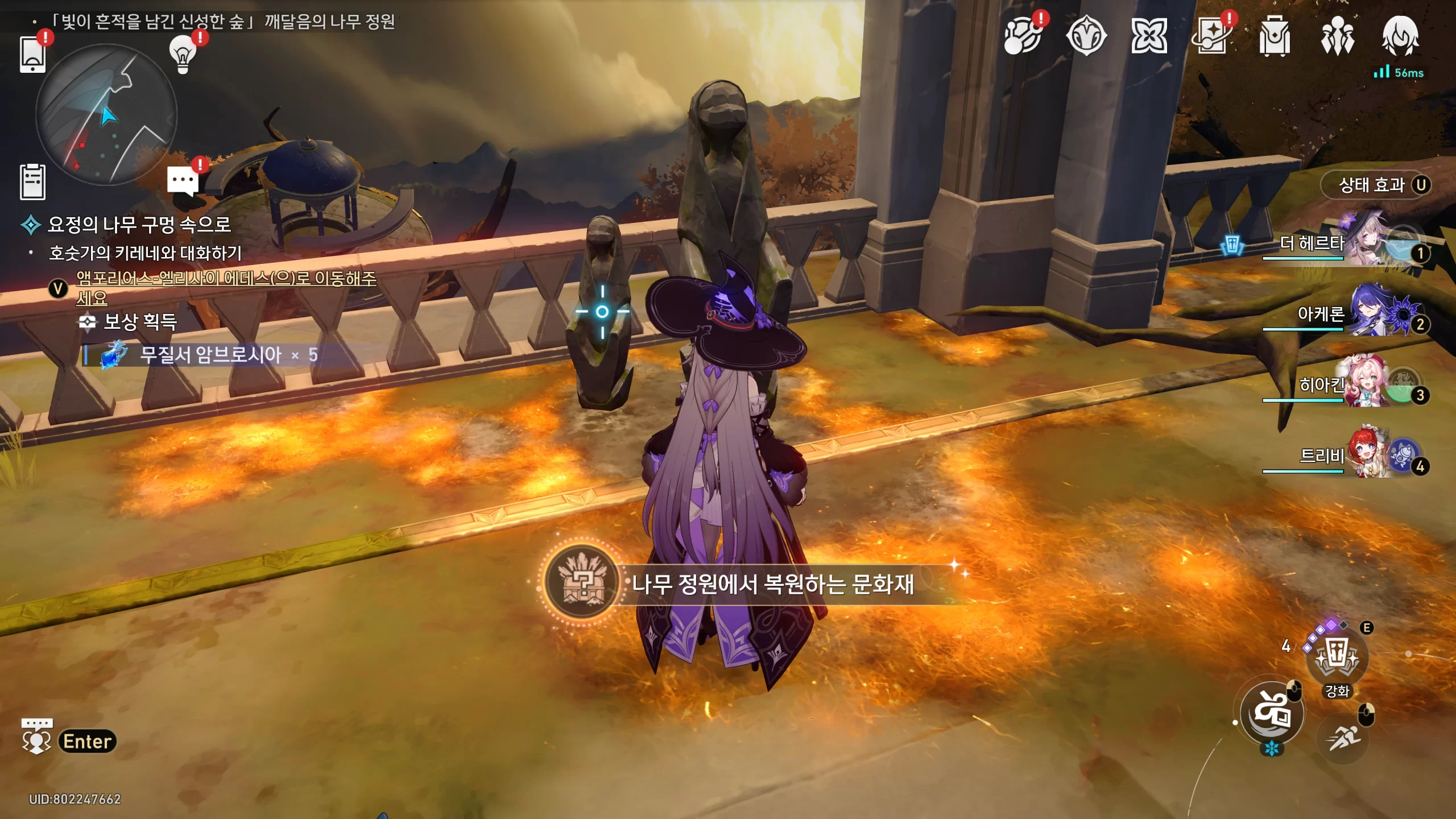
Task: Open the chat input icon
Action: [x=37, y=738]
